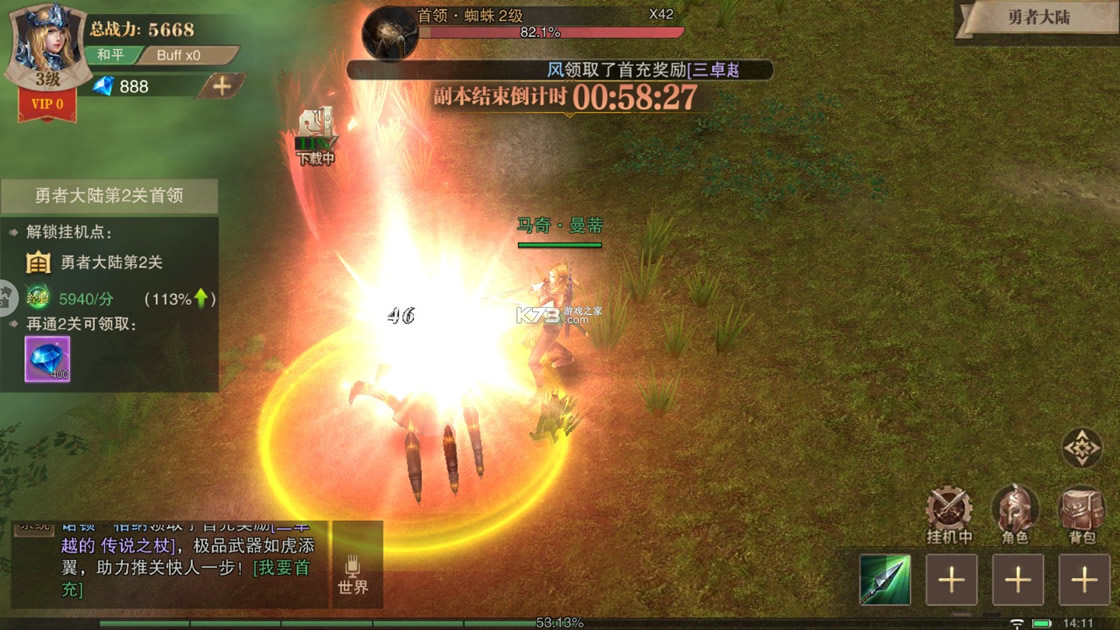This screenshot has width=1120, height=630.
Task: Open the chat message box
Action: pyautogui.click(x=170, y=566)
